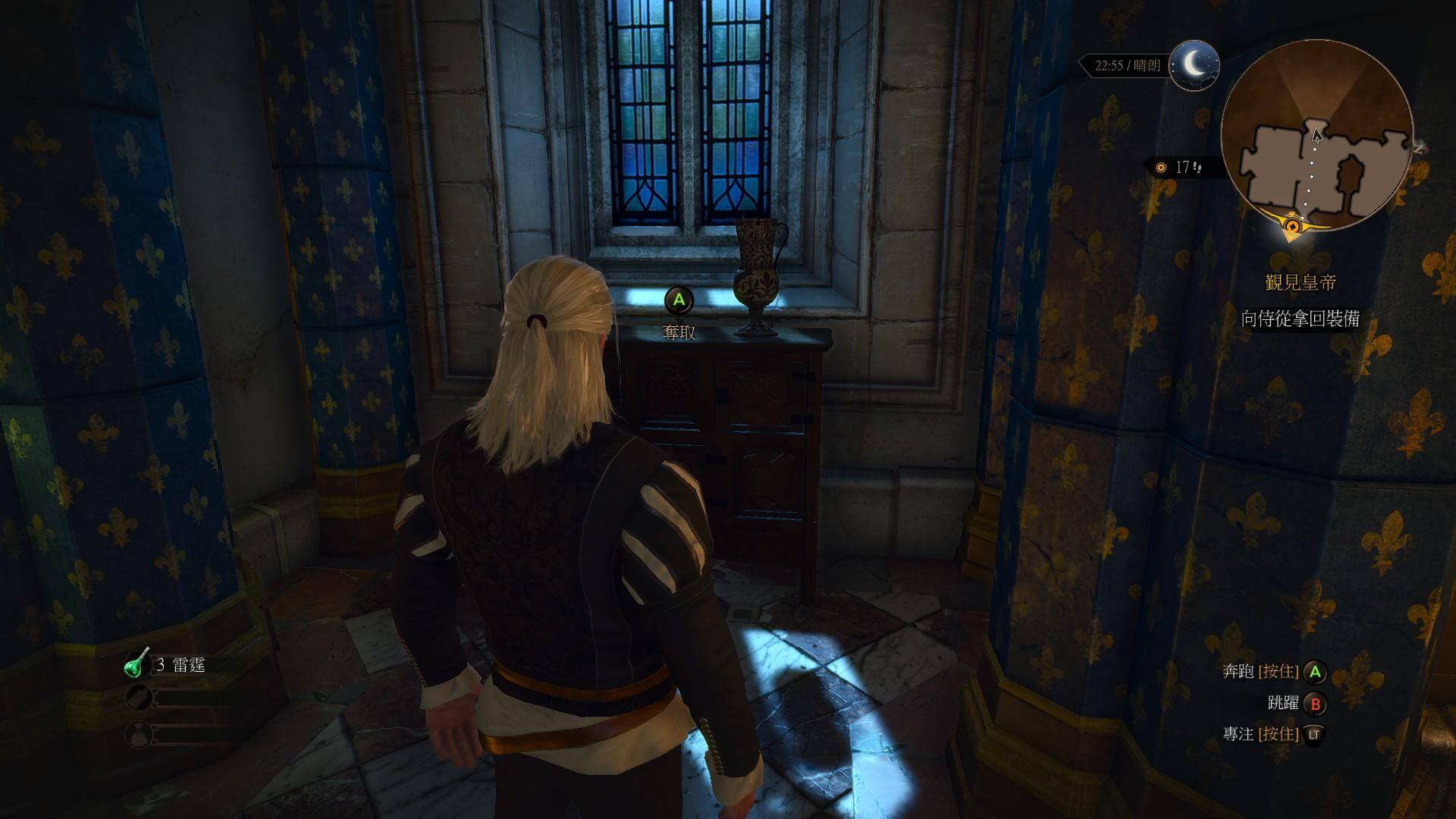
Task: Select the green 雷霆 potion slot
Action: (x=137, y=664)
